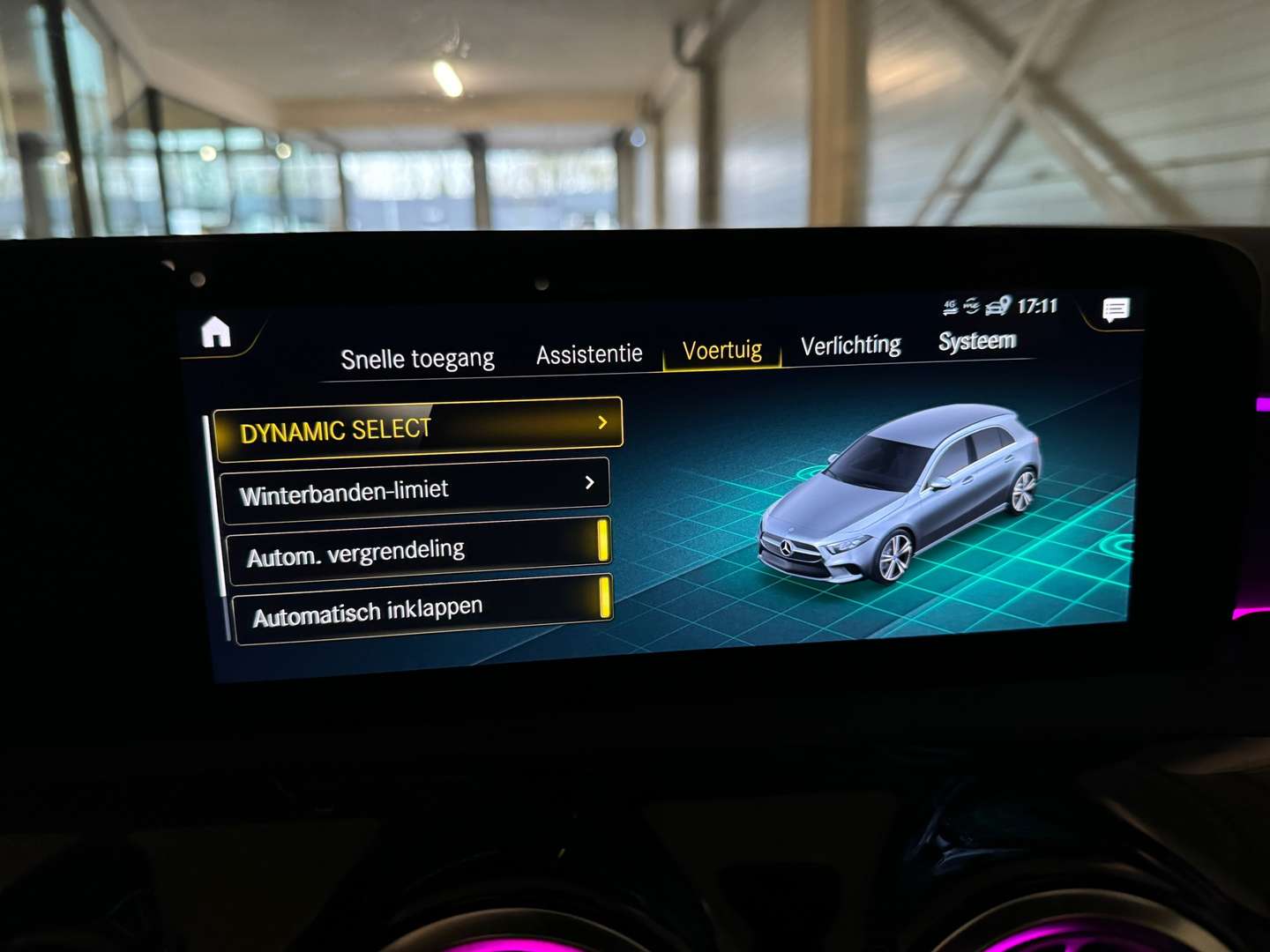
Task: Switch to the Verlichting tab
Action: tap(849, 344)
